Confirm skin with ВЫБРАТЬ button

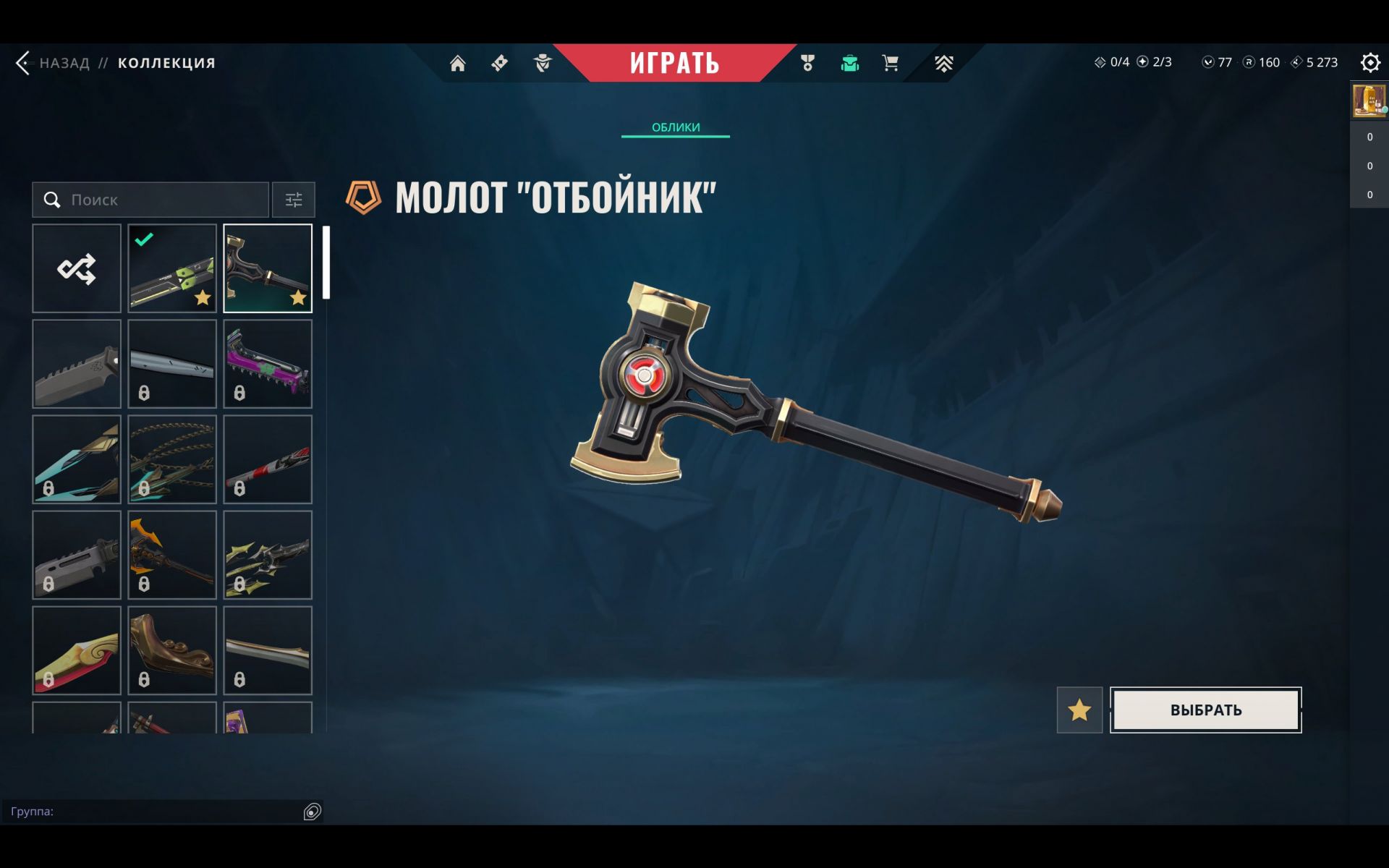[1205, 710]
